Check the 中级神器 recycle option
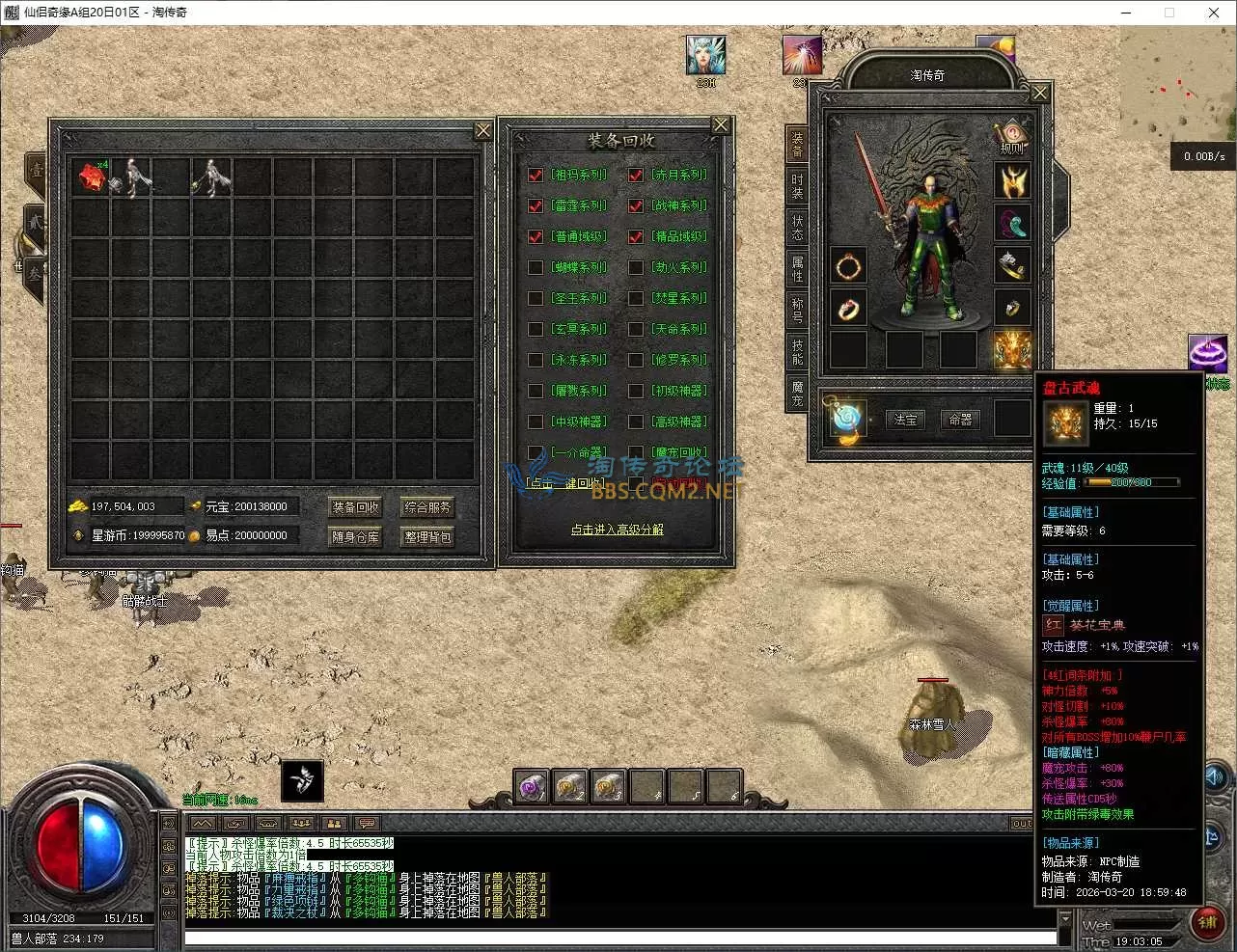1237x952 pixels. pos(536,422)
